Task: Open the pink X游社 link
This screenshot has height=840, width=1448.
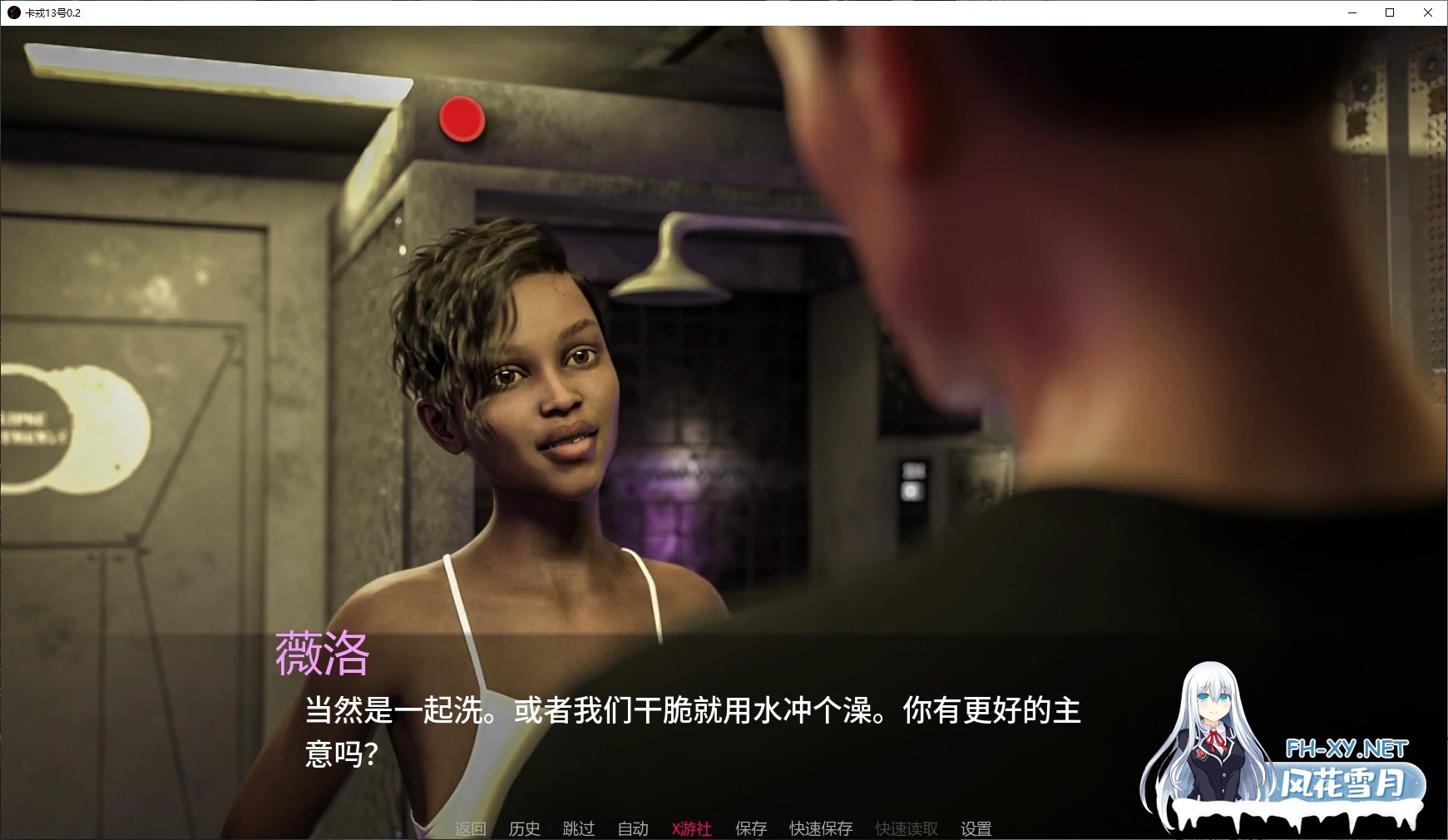Action: (x=691, y=828)
